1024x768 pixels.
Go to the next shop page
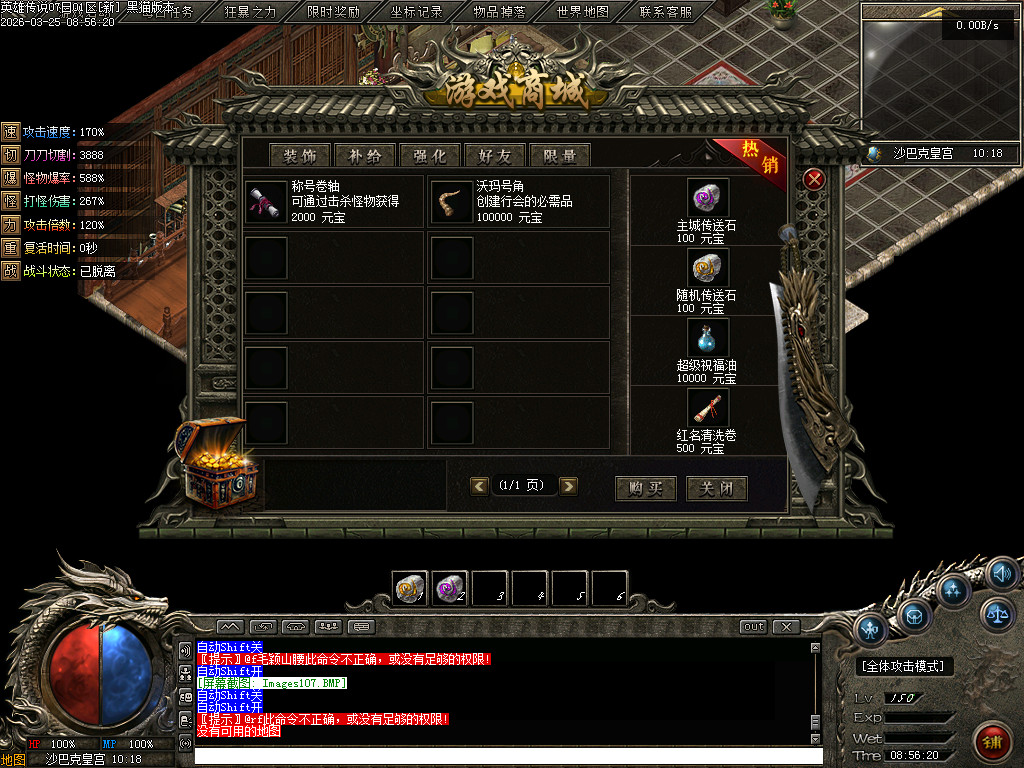569,486
